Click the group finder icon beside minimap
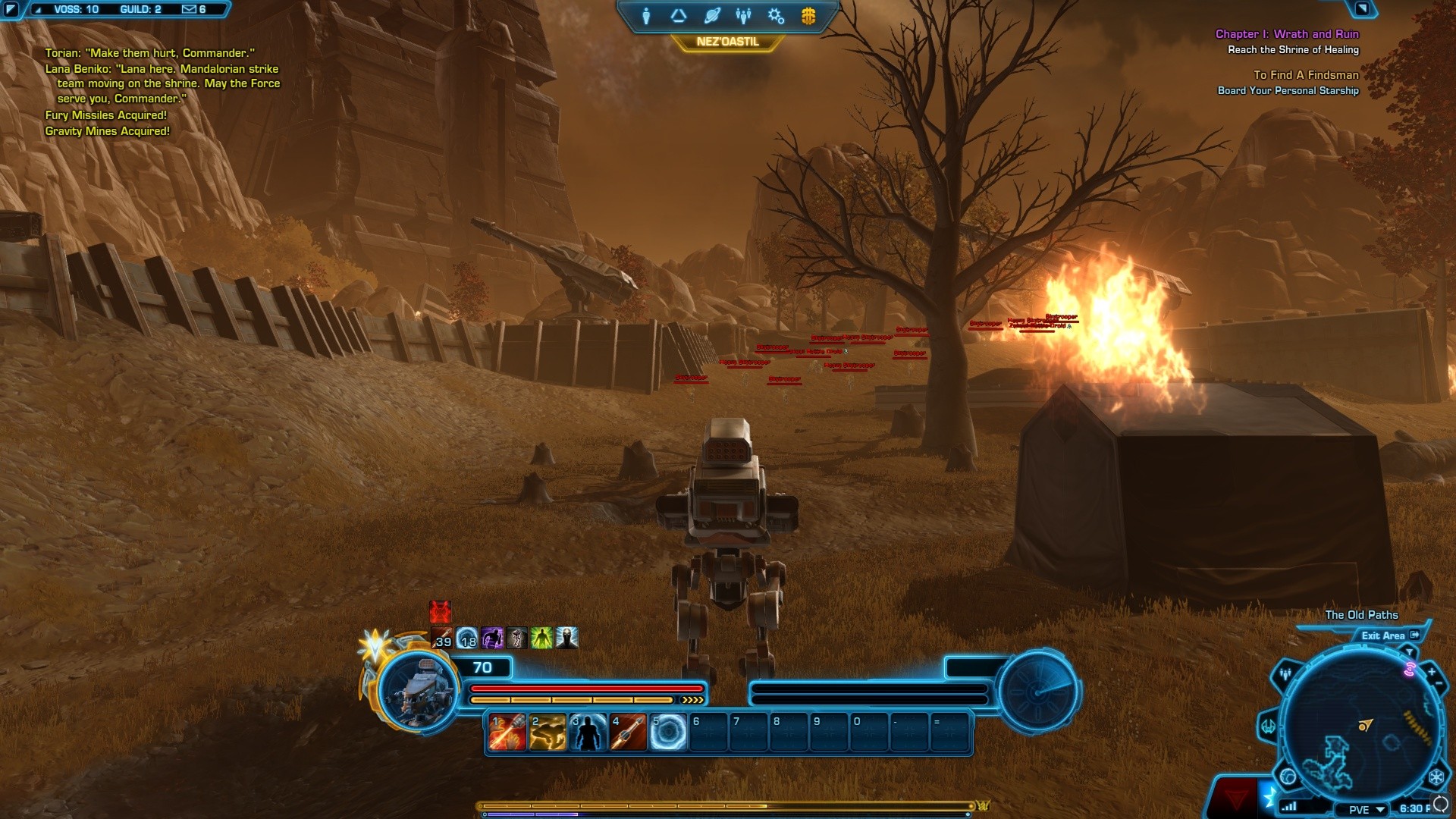 pos(1285,673)
